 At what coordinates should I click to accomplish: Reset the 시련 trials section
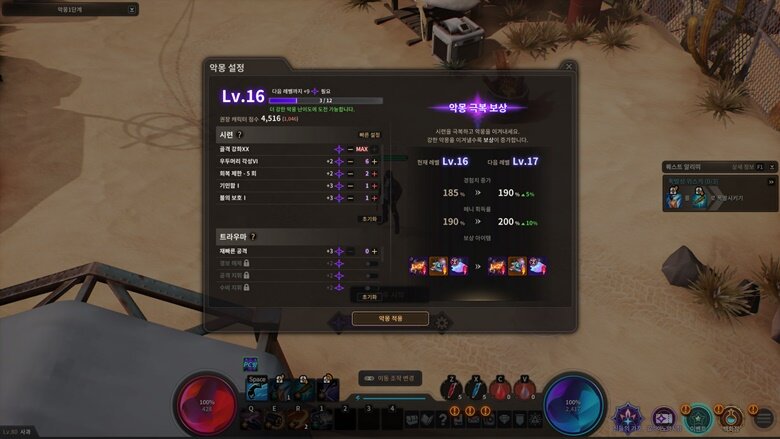coord(369,217)
